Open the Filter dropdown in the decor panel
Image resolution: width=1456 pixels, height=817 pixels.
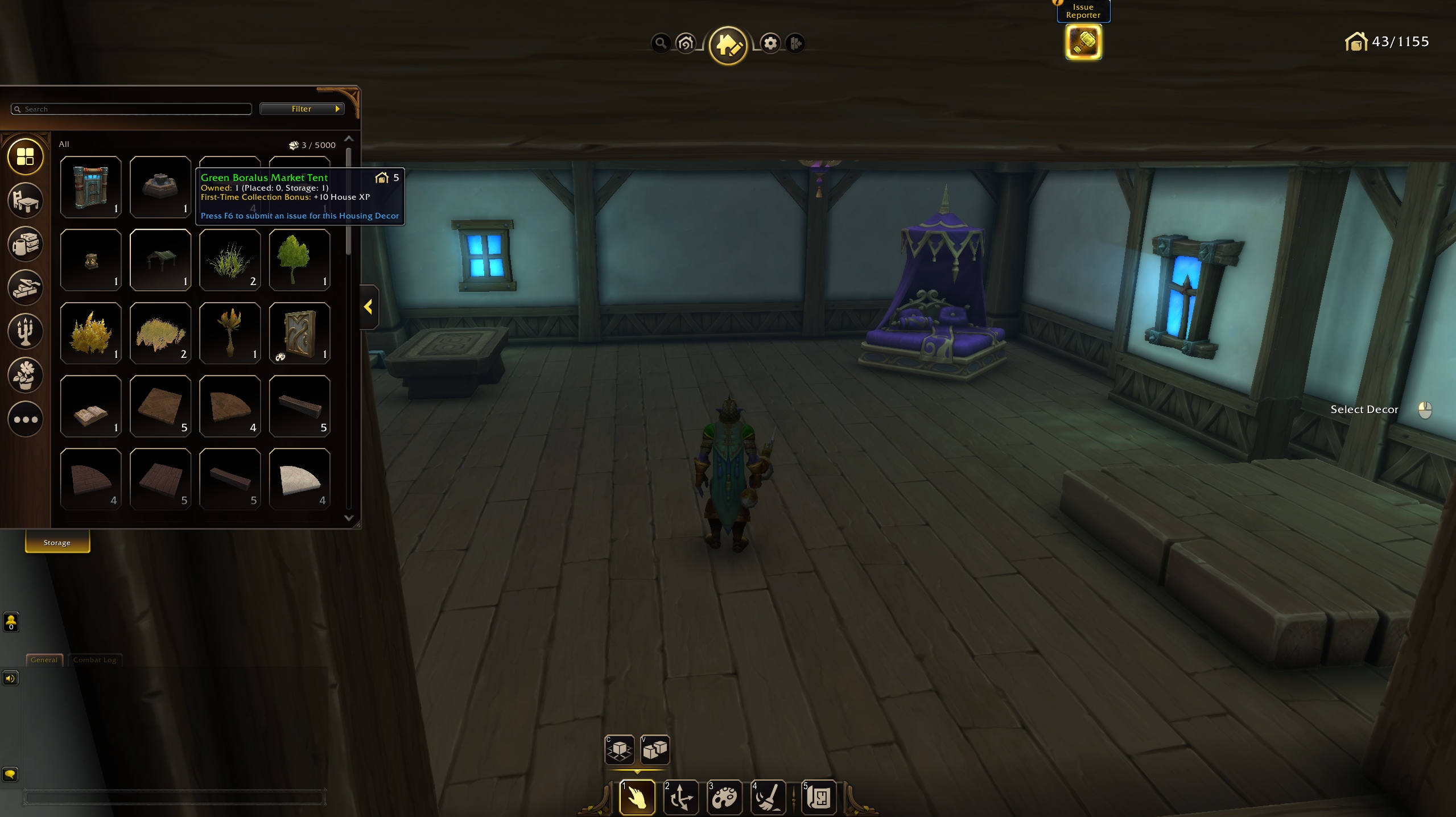point(302,109)
